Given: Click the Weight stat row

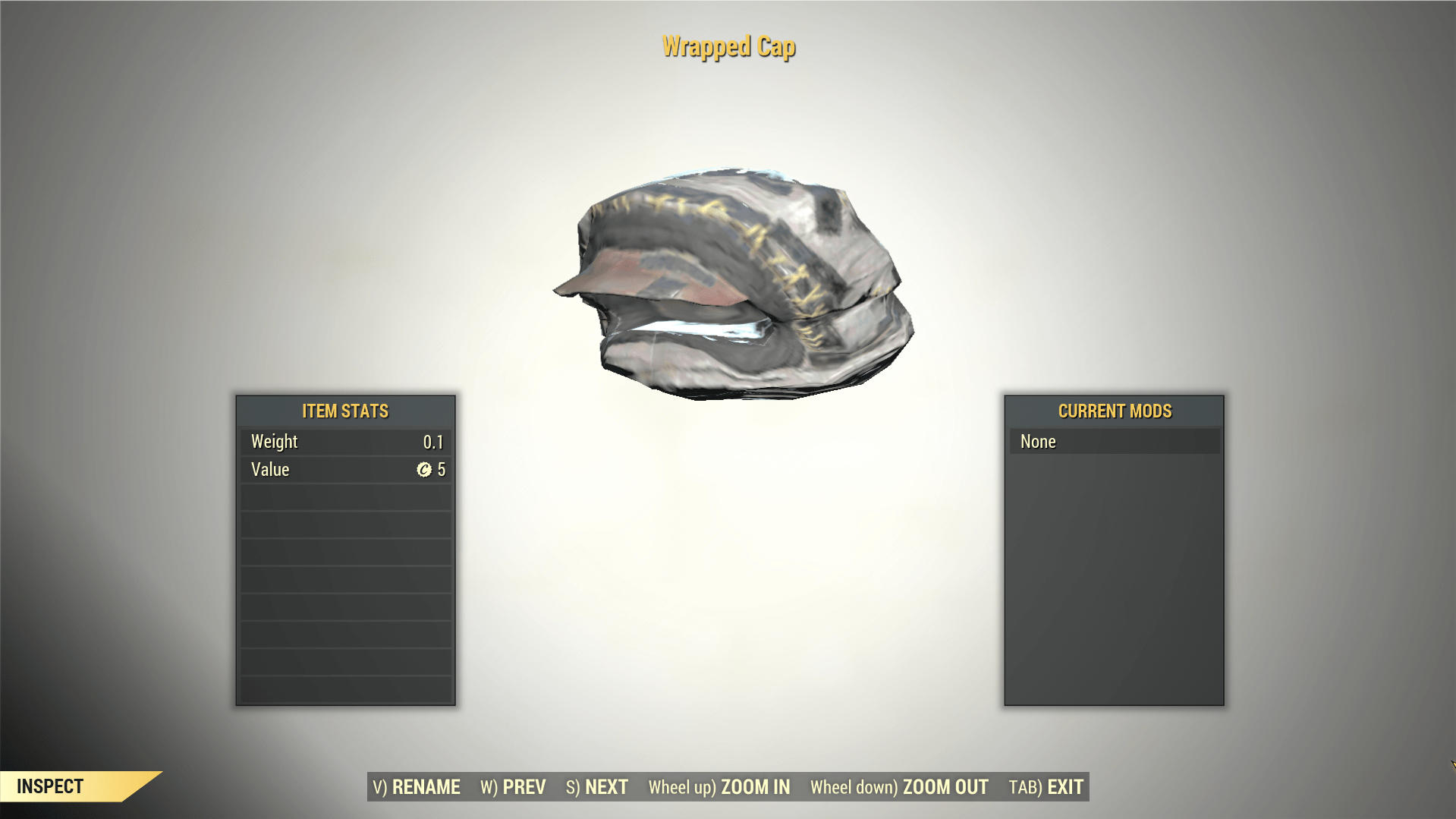Looking at the screenshot, I should point(345,441).
